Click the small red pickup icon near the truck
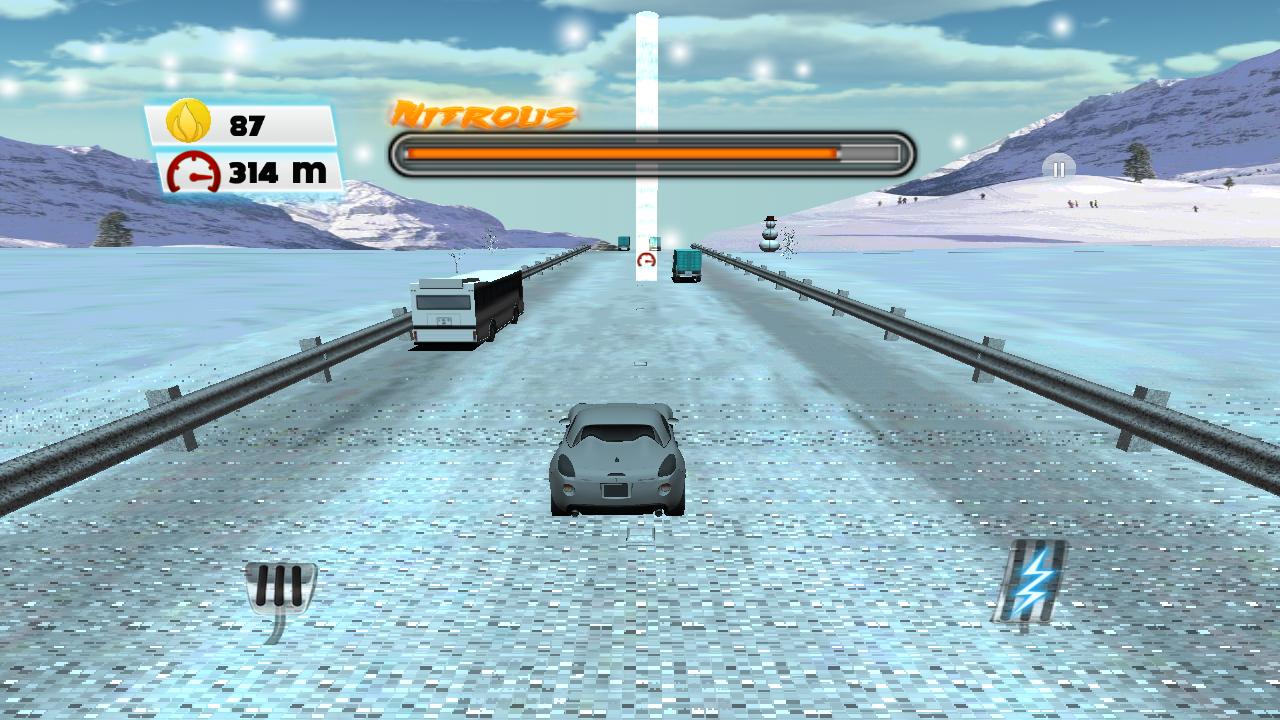The image size is (1280, 720). pyautogui.click(x=646, y=260)
